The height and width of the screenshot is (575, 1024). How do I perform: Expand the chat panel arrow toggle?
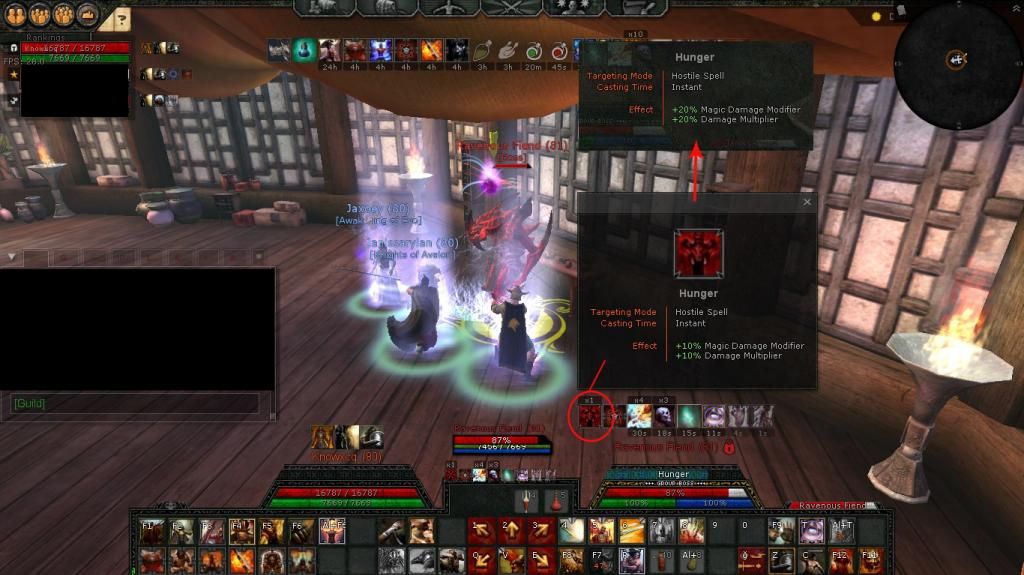[11, 257]
